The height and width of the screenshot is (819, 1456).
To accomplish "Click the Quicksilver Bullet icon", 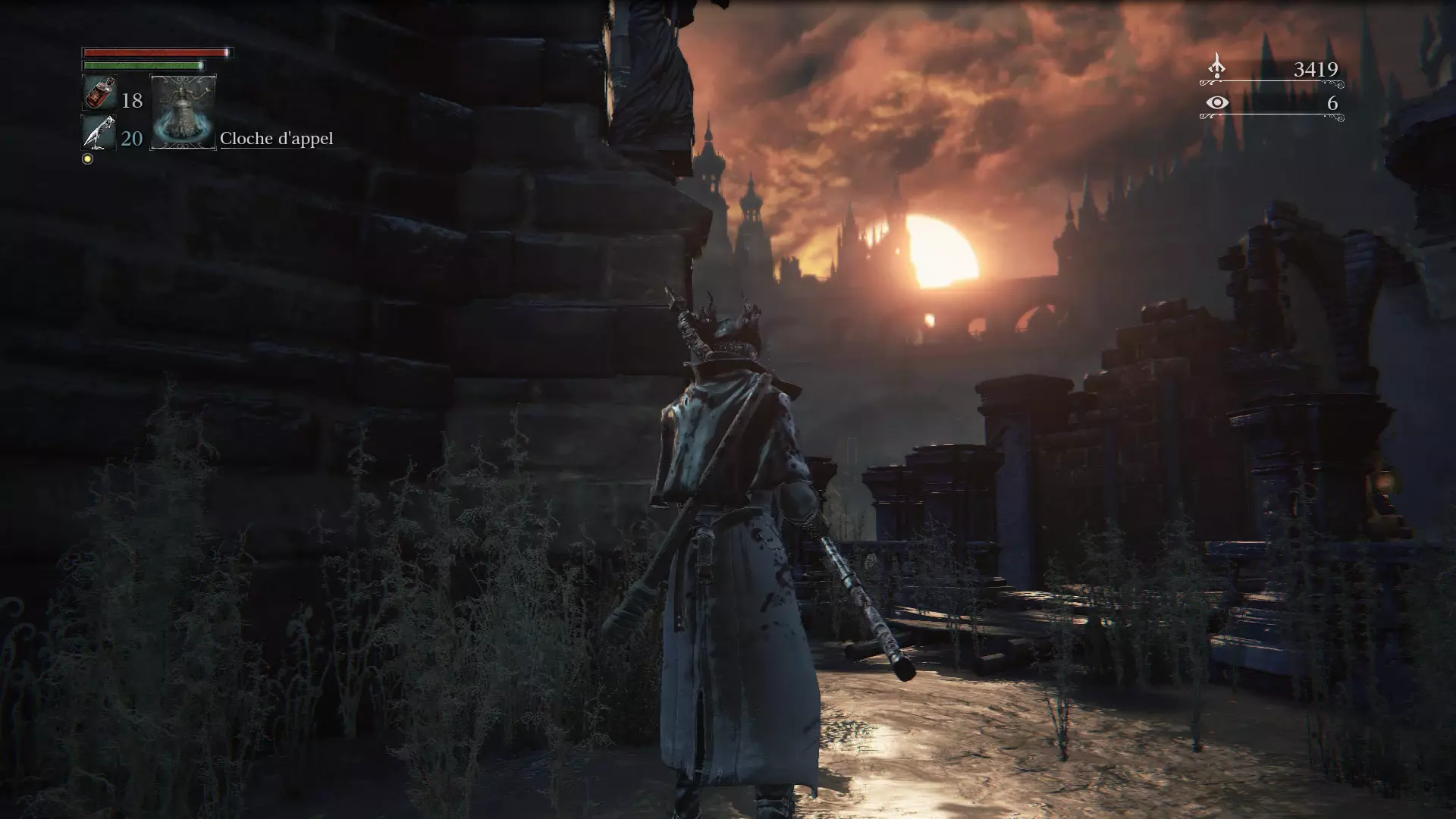I will [99, 133].
